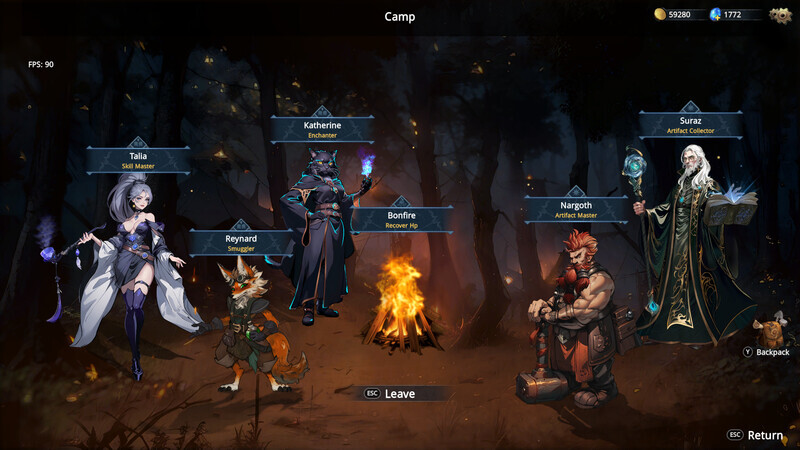
Task: Visit Suraz the Artifact Collector
Action: click(x=690, y=125)
